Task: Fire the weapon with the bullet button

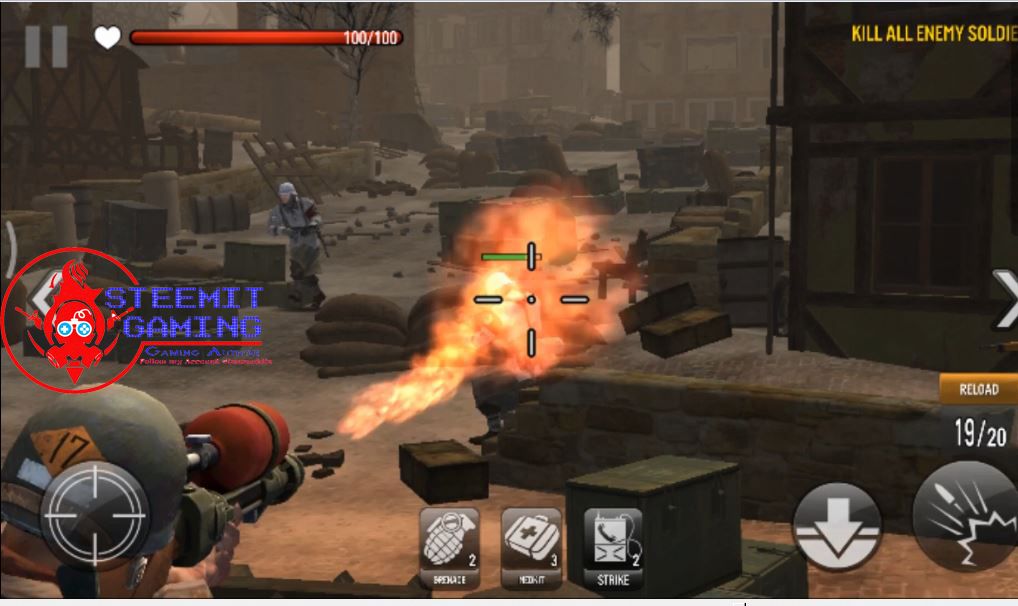Action: tap(965, 517)
